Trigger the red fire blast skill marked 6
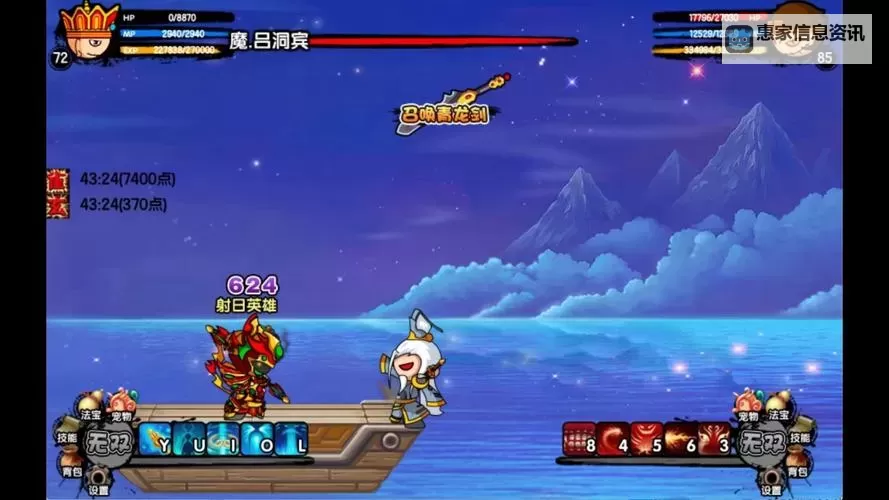Image resolution: width=889 pixels, height=500 pixels. tap(679, 439)
